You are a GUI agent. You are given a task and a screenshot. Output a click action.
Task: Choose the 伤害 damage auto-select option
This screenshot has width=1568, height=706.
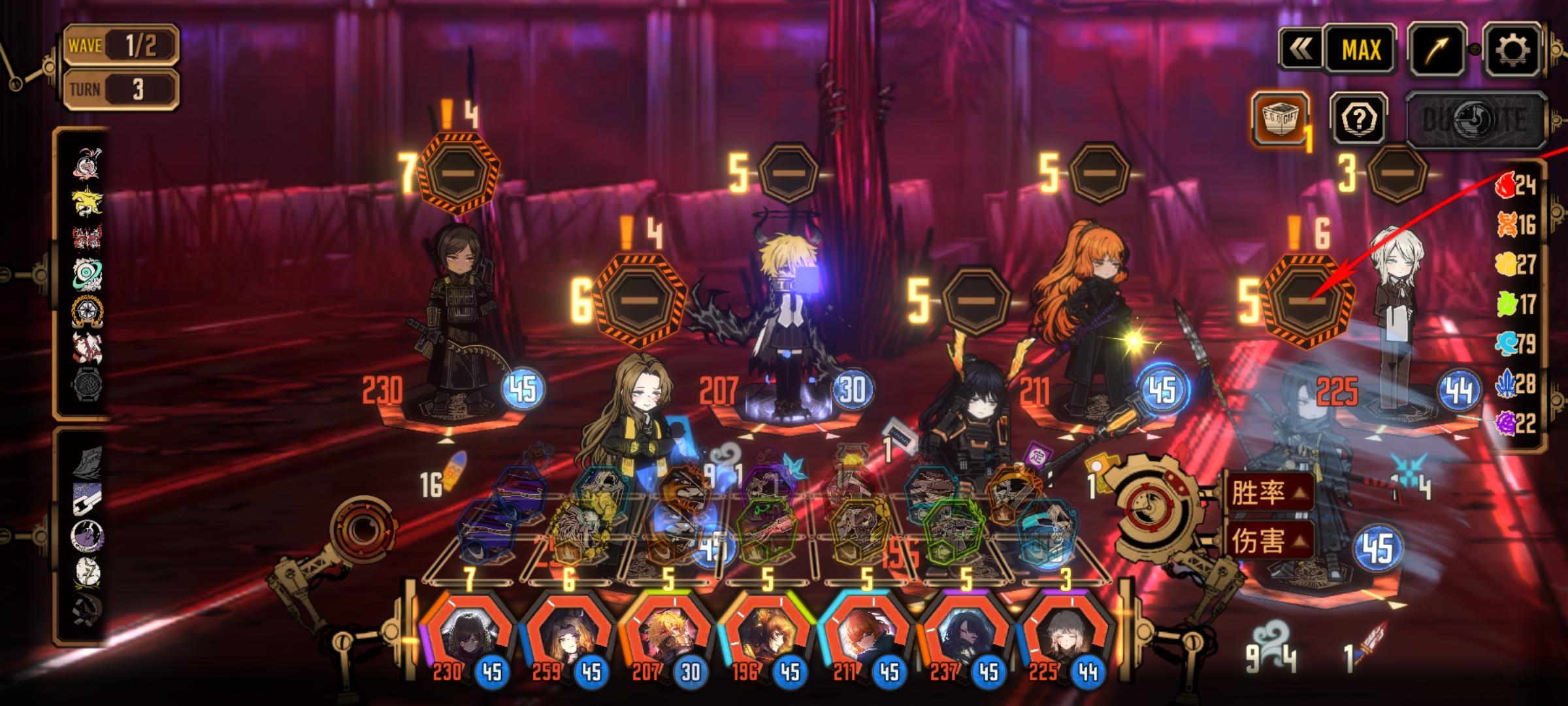1268,541
